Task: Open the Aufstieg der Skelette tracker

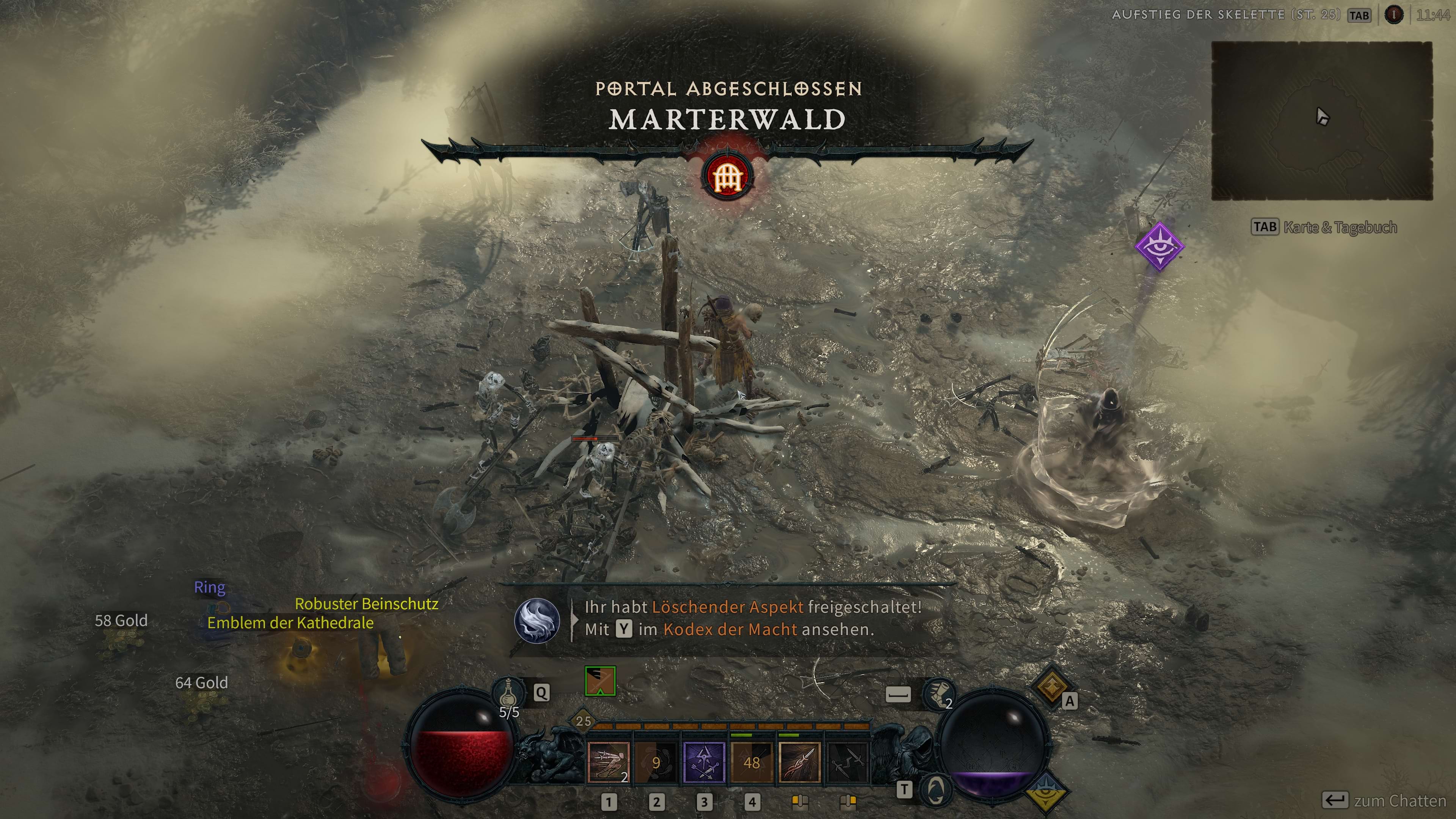Action: click(x=1225, y=15)
